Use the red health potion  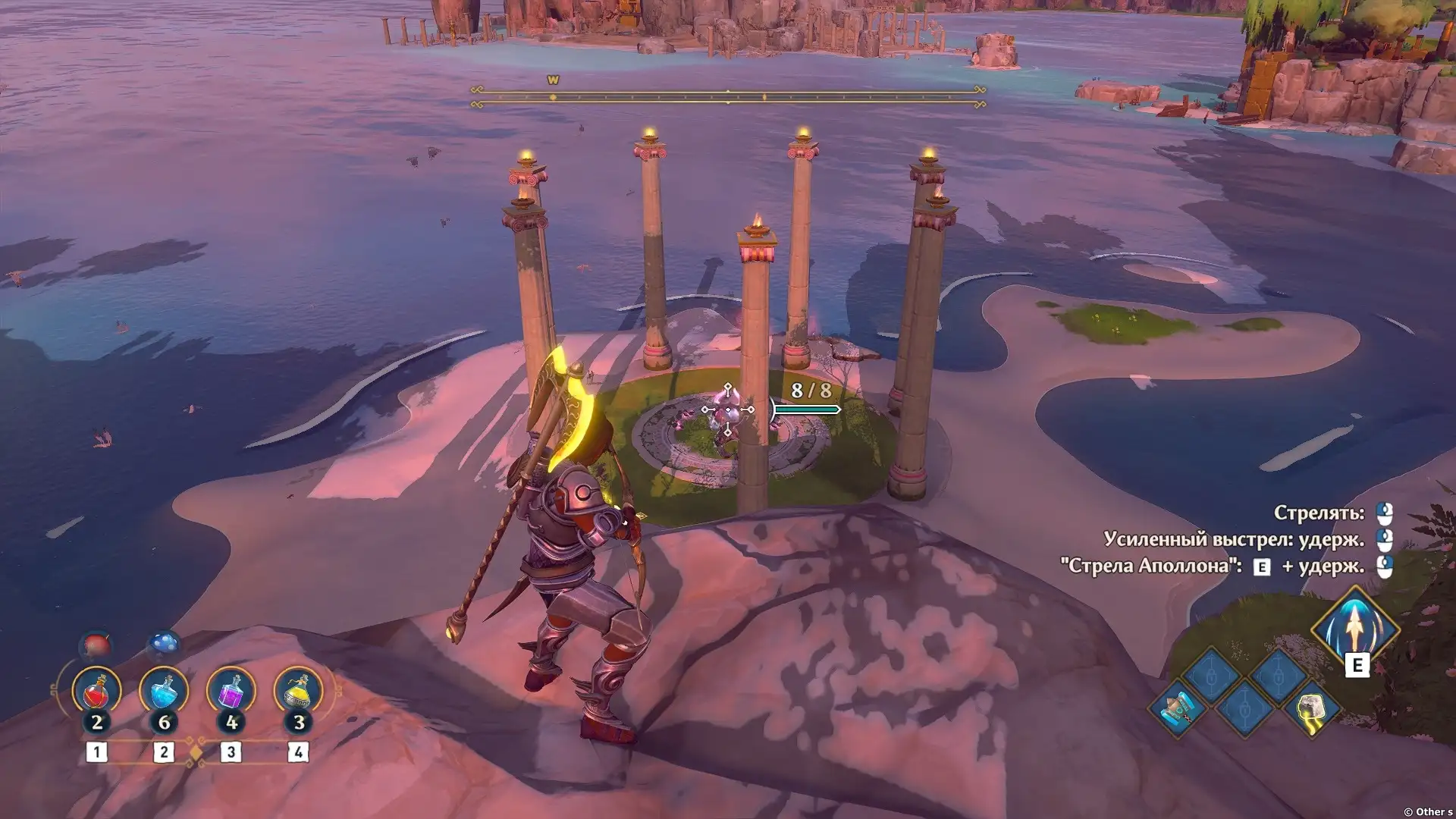pos(96,692)
